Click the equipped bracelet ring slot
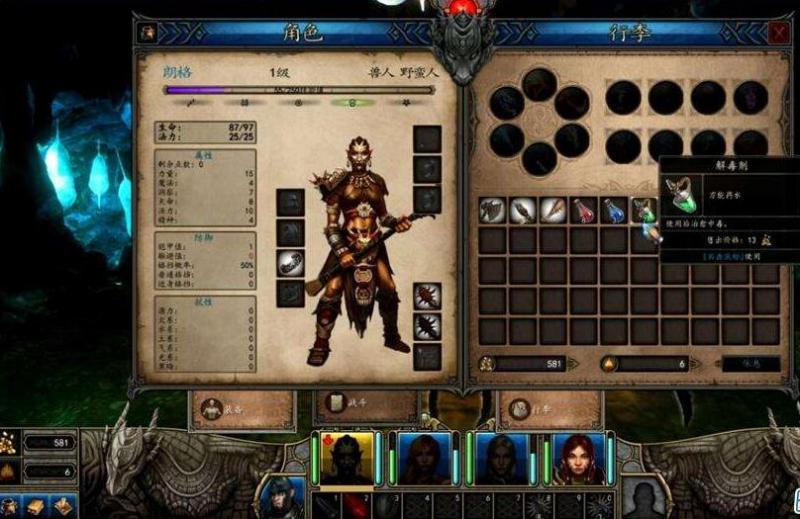Image resolution: width=800 pixels, height=519 pixels. [290, 264]
